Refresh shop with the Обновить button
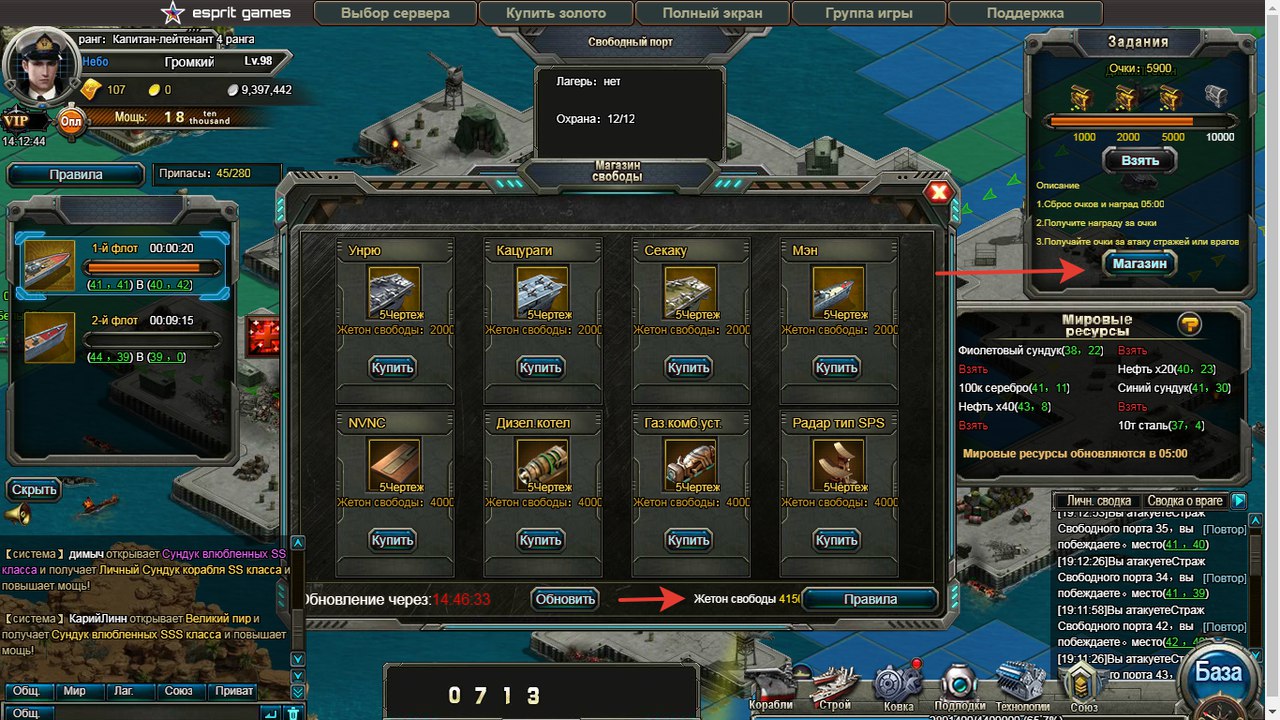Viewport: 1280px width, 720px height. click(564, 599)
